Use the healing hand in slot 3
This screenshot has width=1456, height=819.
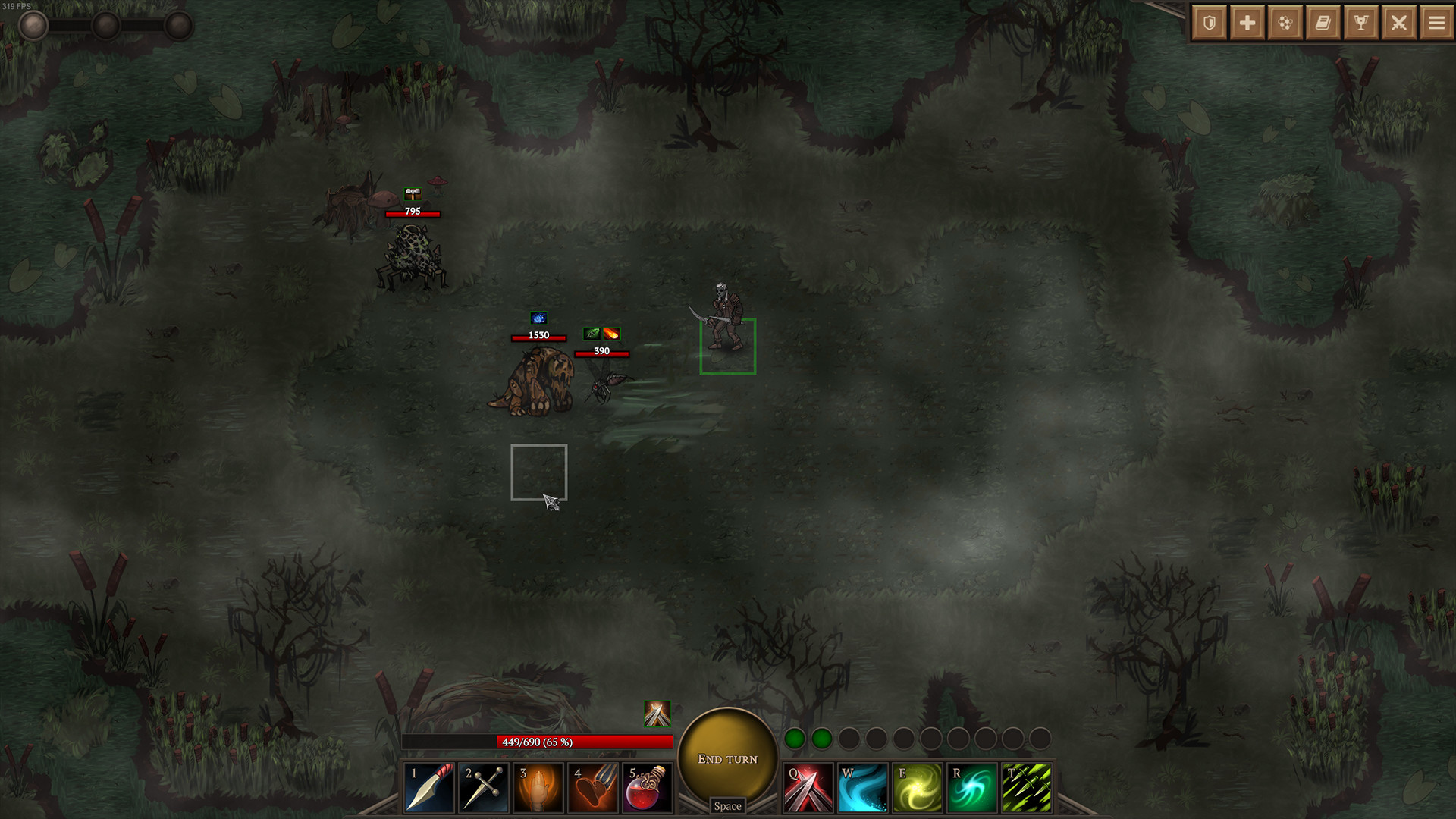[x=538, y=786]
